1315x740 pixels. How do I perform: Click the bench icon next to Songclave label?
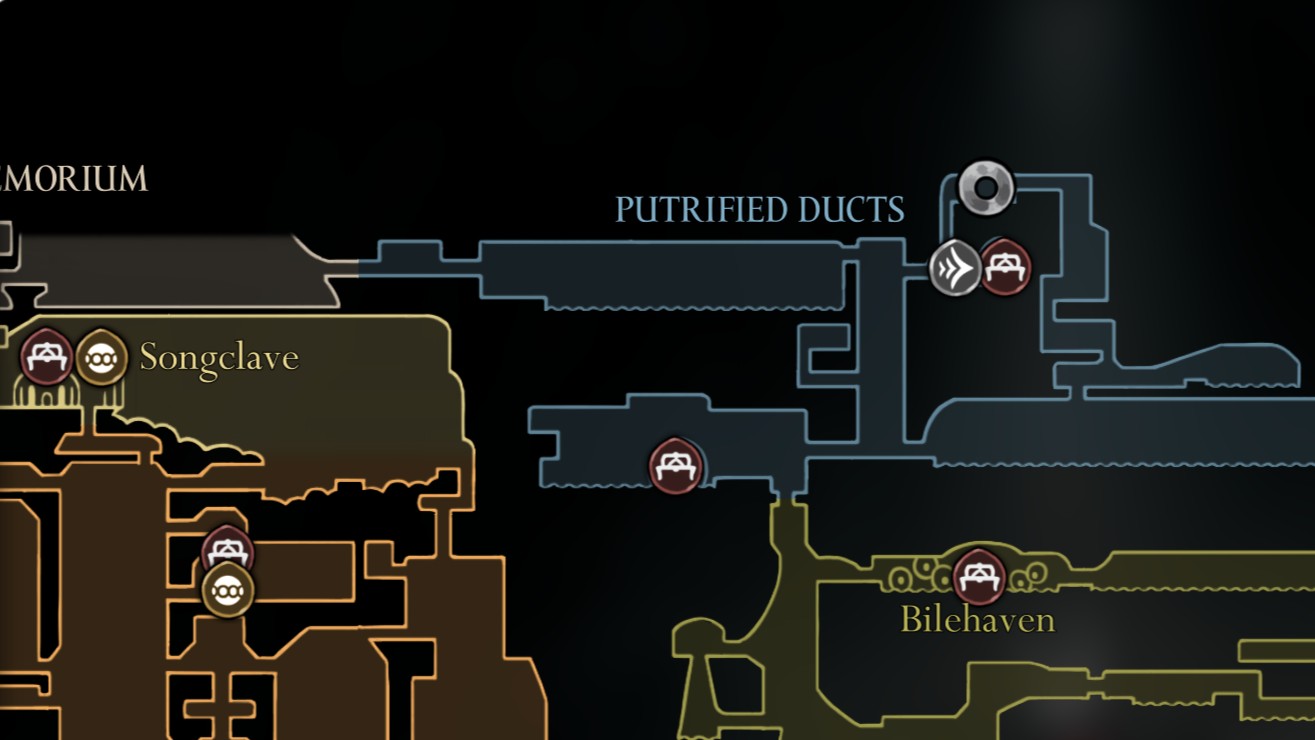pyautogui.click(x=44, y=356)
